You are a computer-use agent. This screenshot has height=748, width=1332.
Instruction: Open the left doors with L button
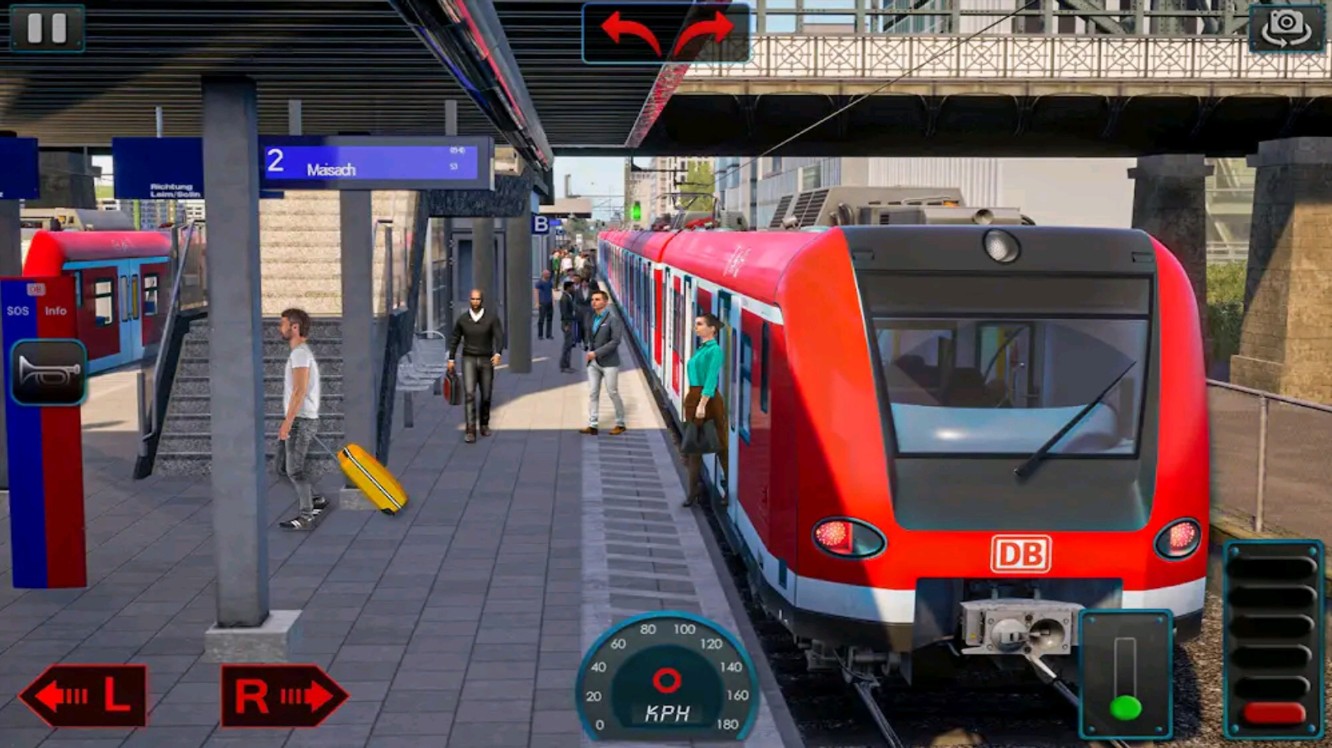coord(83,696)
